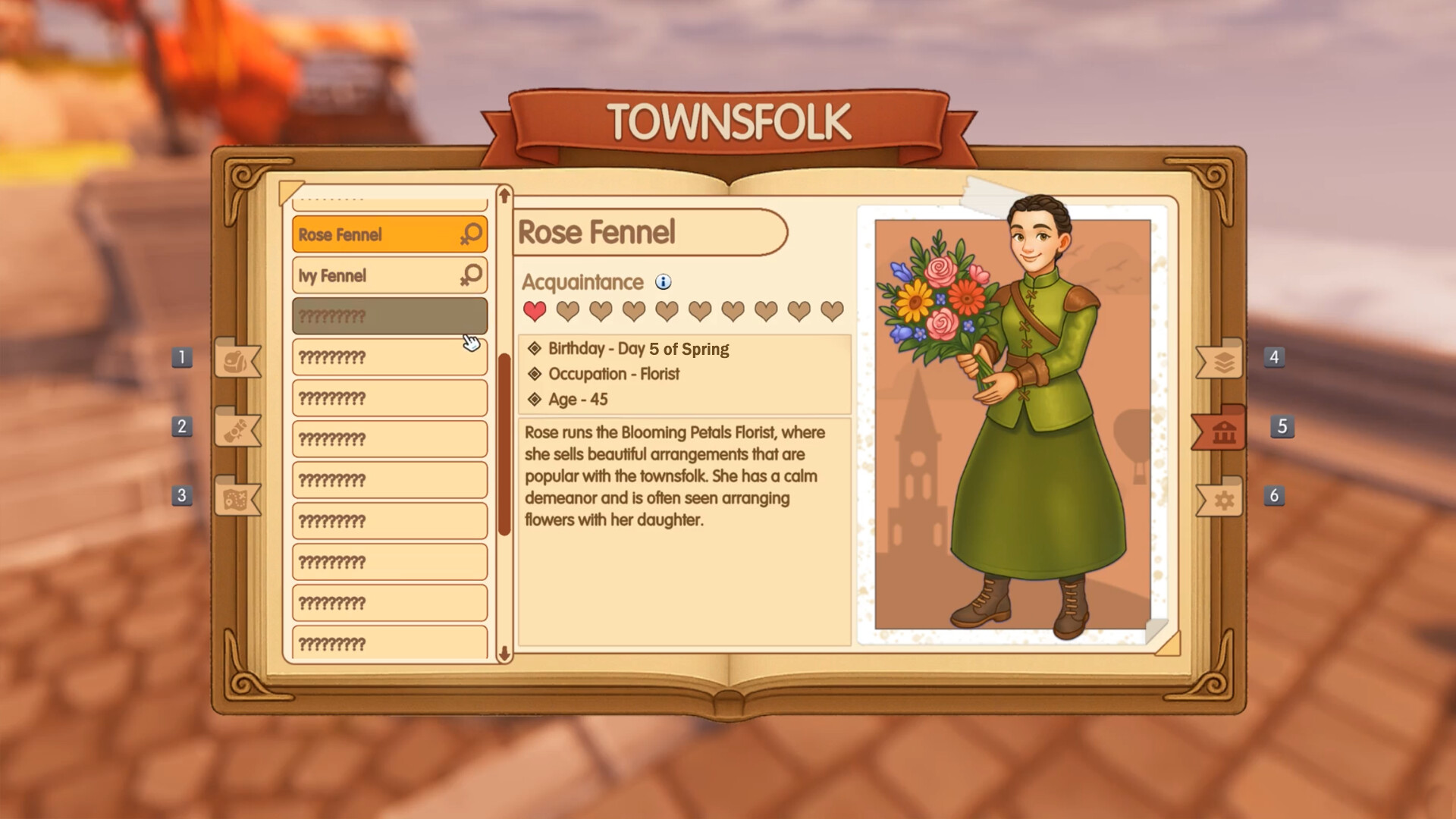This screenshot has width=1456, height=819.
Task: Click the magnifier icon beside Ivy Fennel
Action: pyautogui.click(x=471, y=275)
